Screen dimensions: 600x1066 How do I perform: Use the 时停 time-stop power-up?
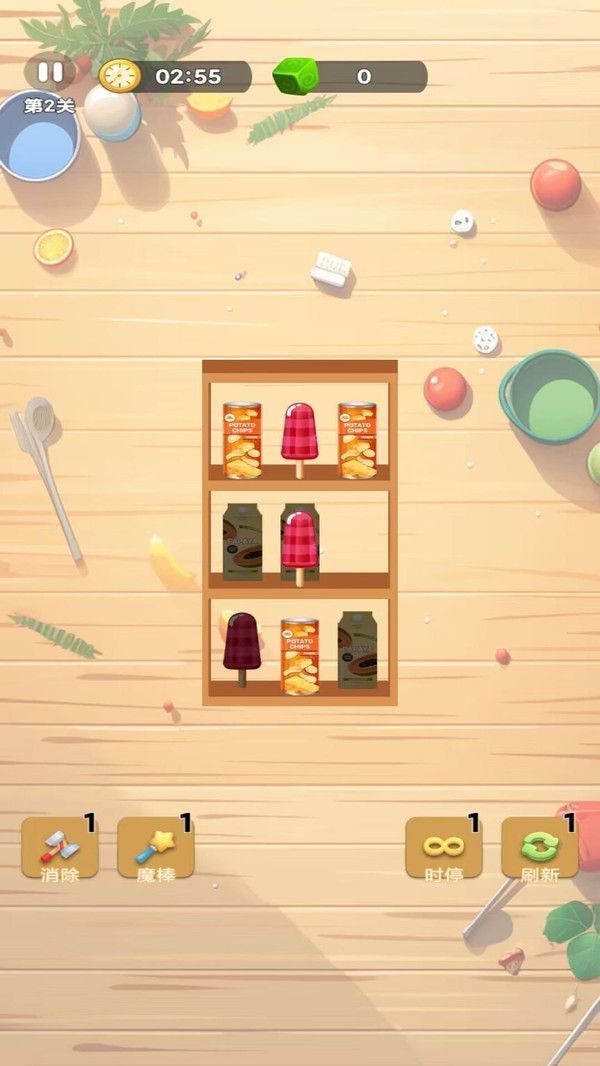443,848
